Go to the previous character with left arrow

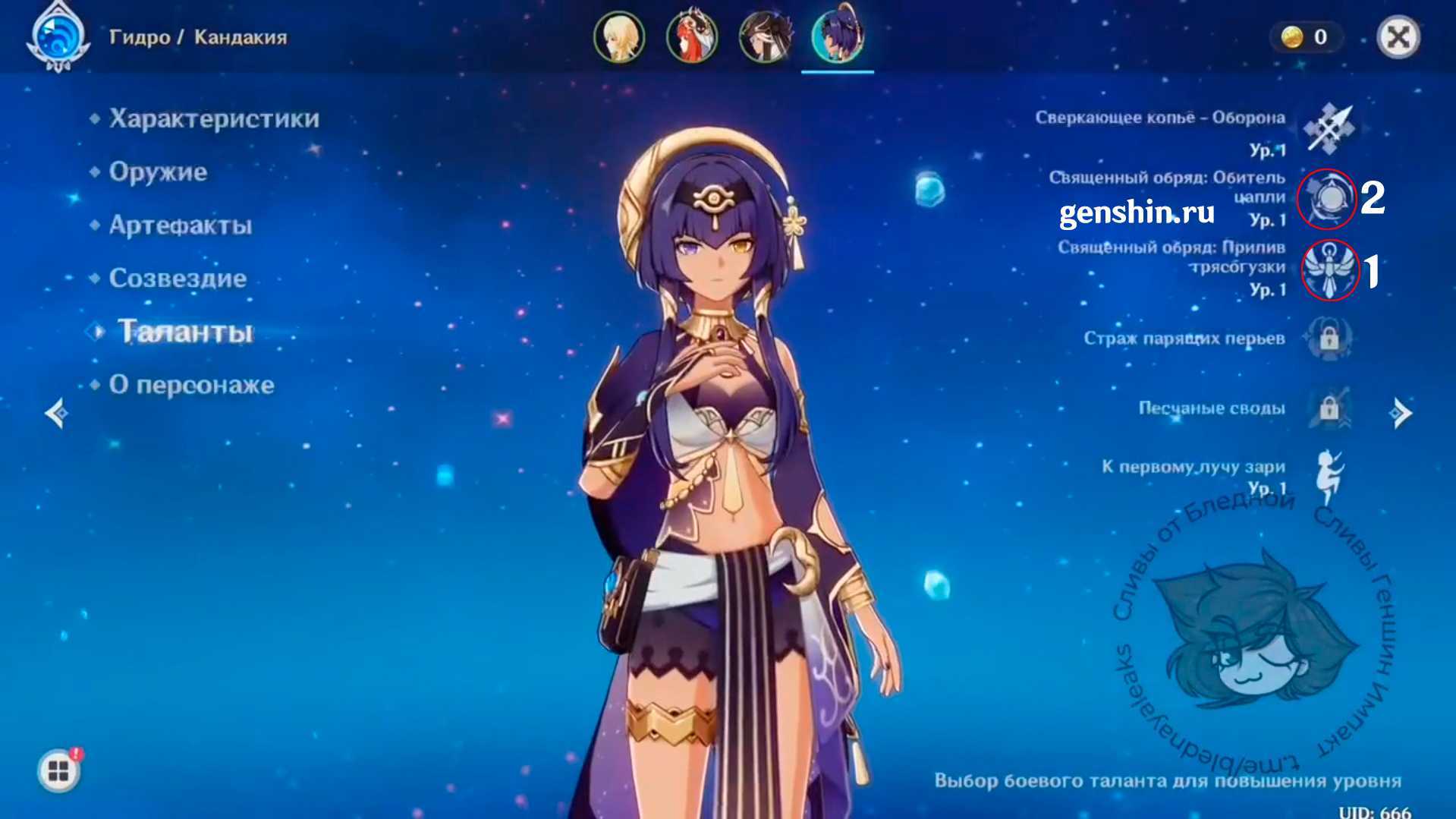click(x=58, y=414)
